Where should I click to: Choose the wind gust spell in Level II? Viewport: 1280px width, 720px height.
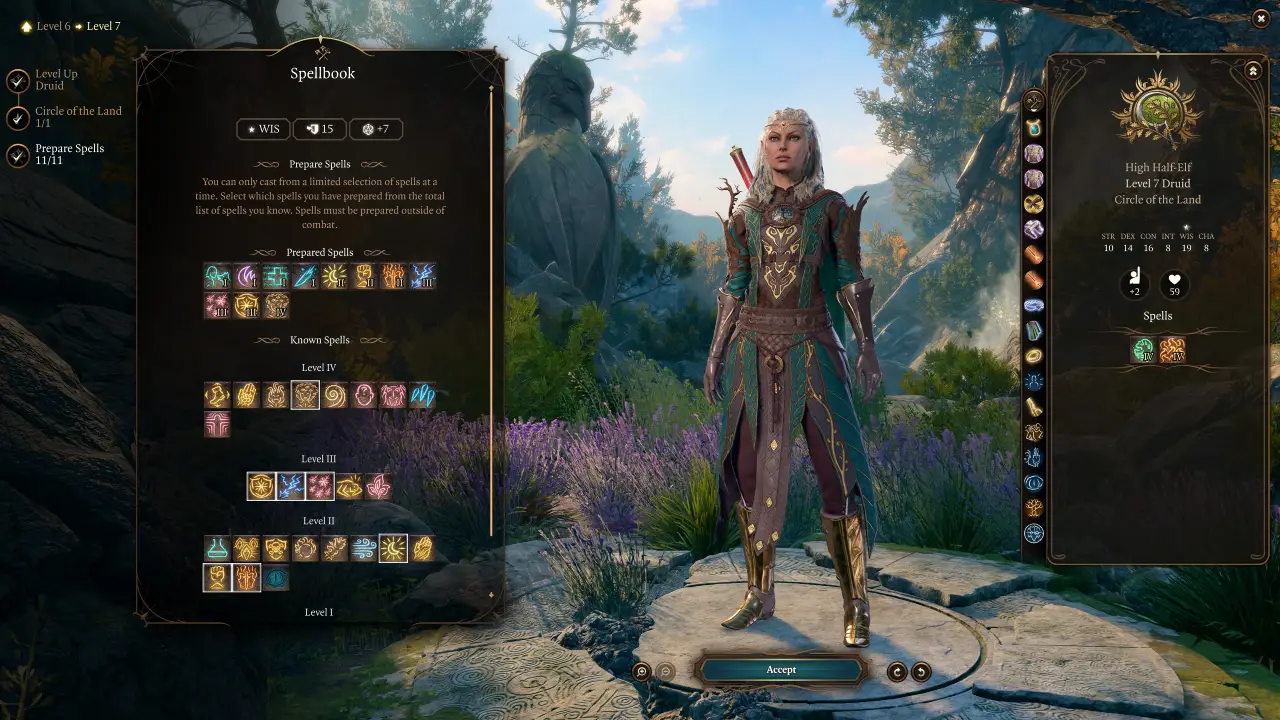click(364, 548)
